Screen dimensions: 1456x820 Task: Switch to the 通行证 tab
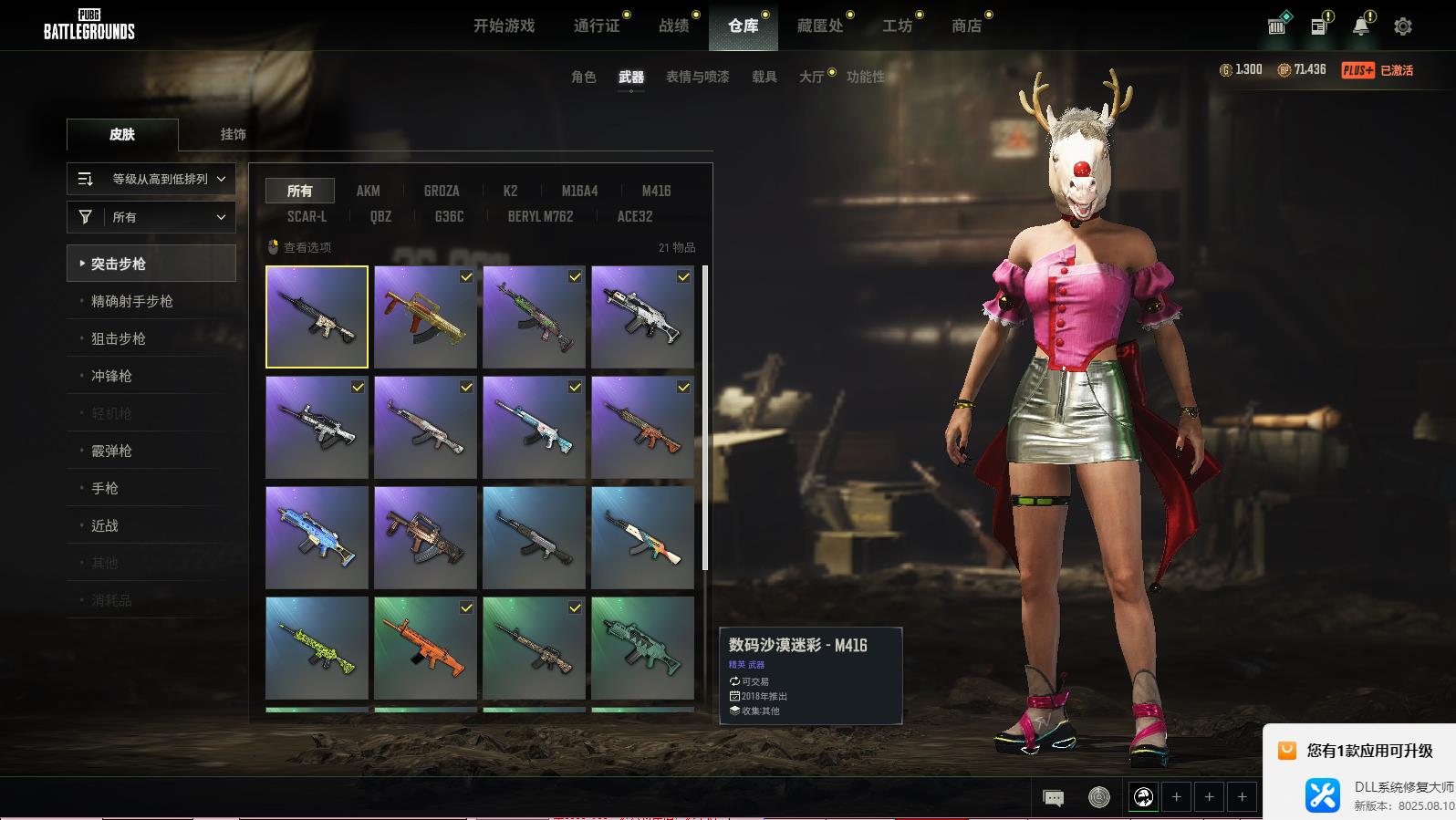pos(597,26)
